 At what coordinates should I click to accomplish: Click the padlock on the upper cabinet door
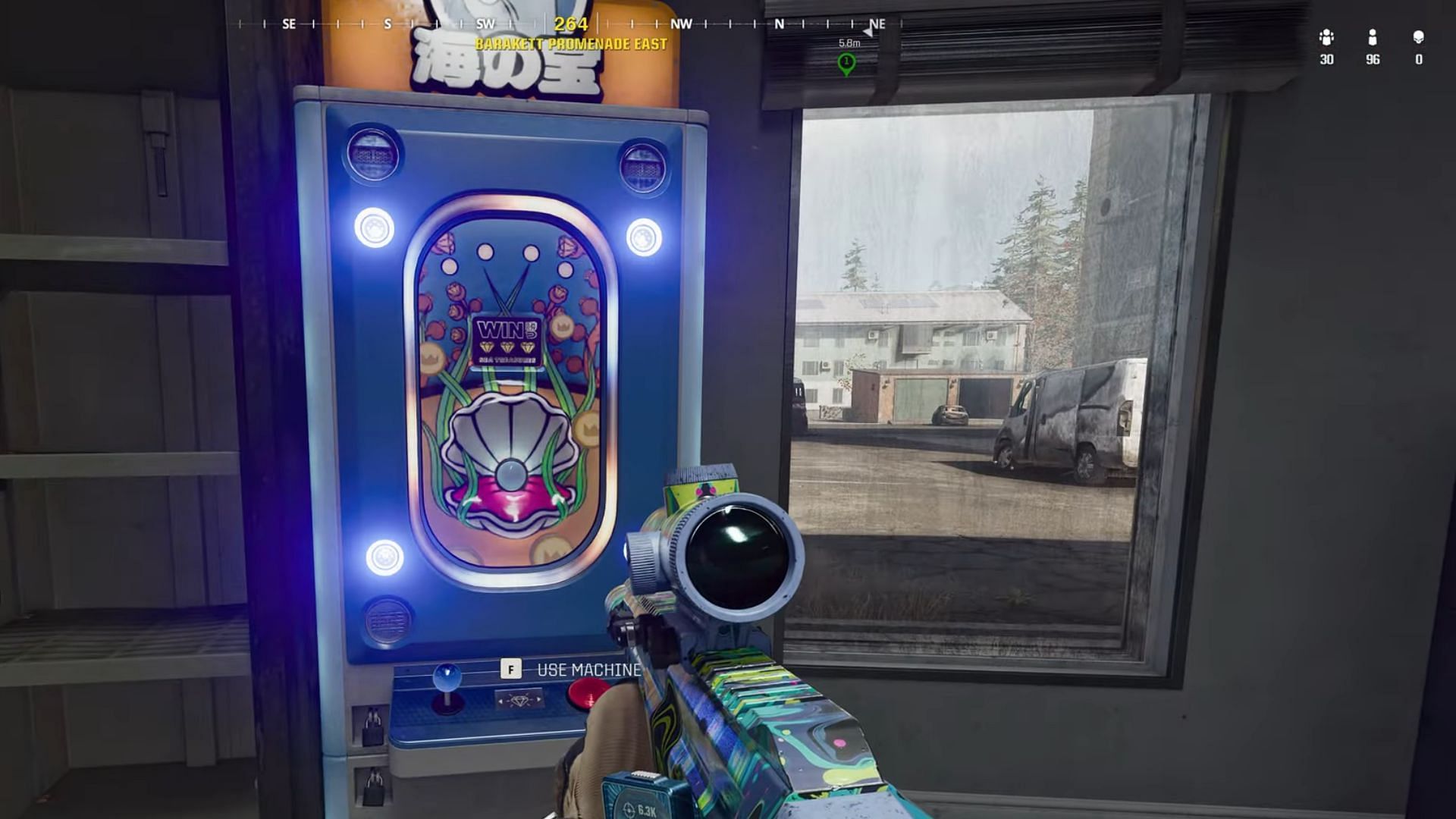coord(372,725)
